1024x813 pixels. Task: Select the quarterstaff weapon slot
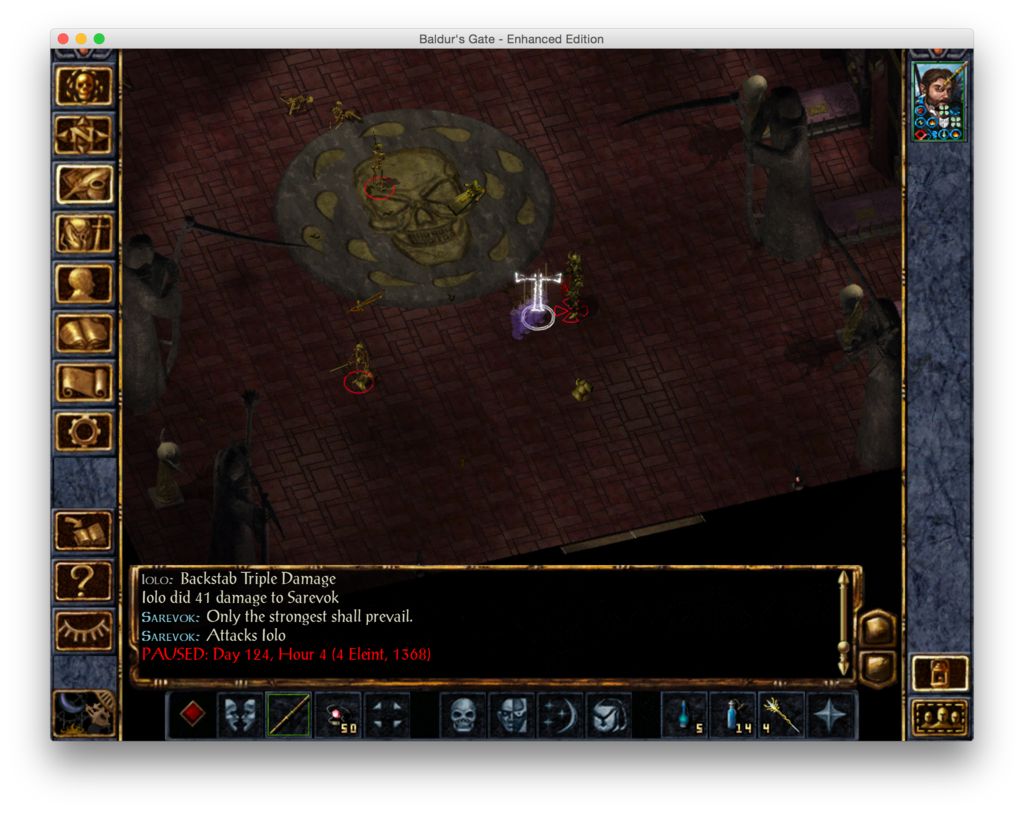tap(289, 715)
